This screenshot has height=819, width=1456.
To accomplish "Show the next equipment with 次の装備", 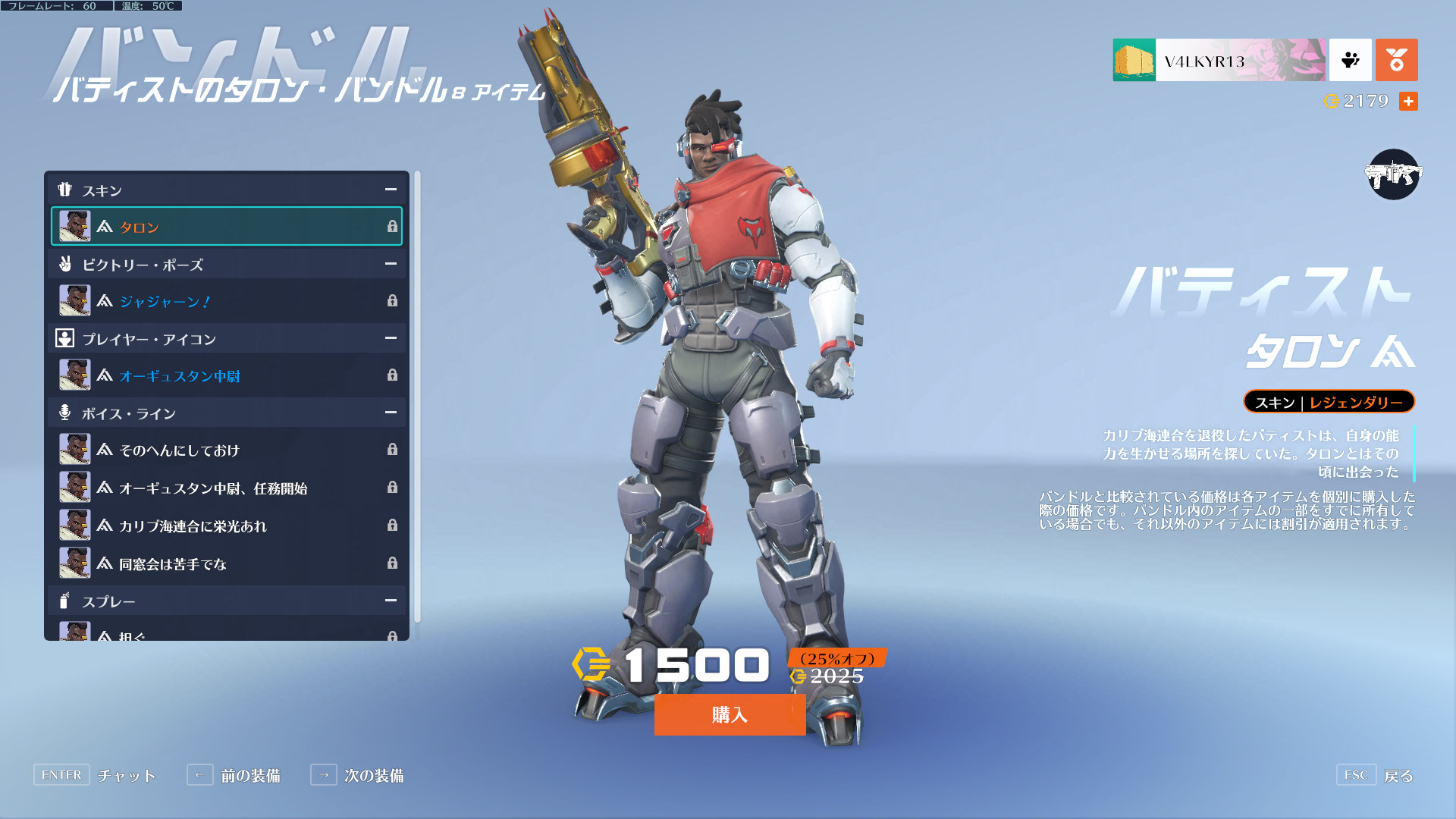I will point(358,775).
